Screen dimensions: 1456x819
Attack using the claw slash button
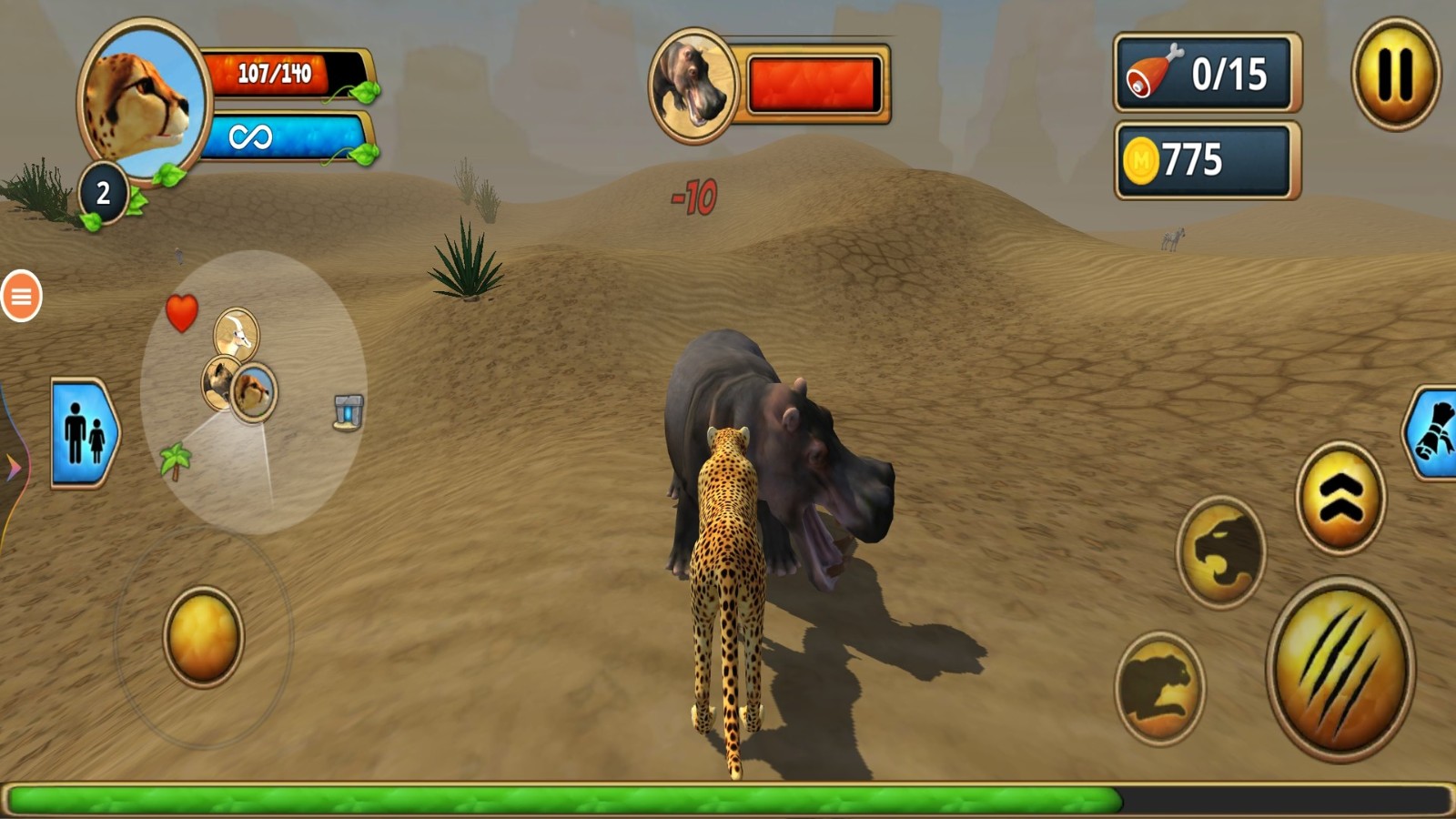(1340, 669)
